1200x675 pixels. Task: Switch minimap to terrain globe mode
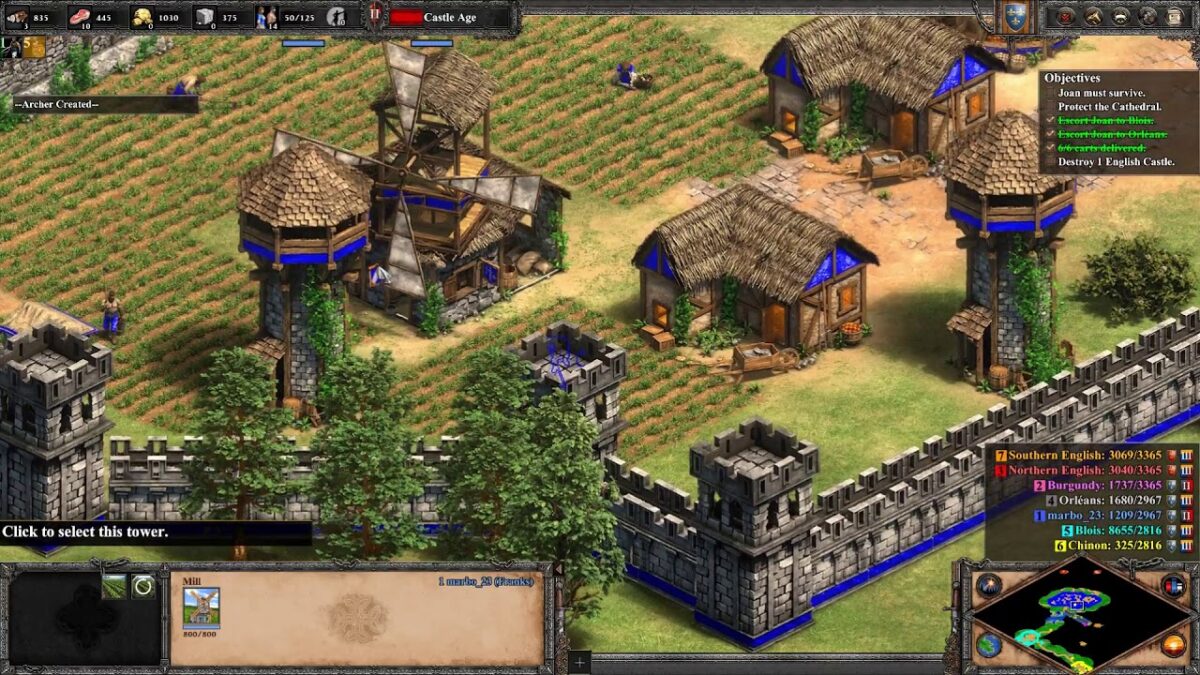[989, 645]
